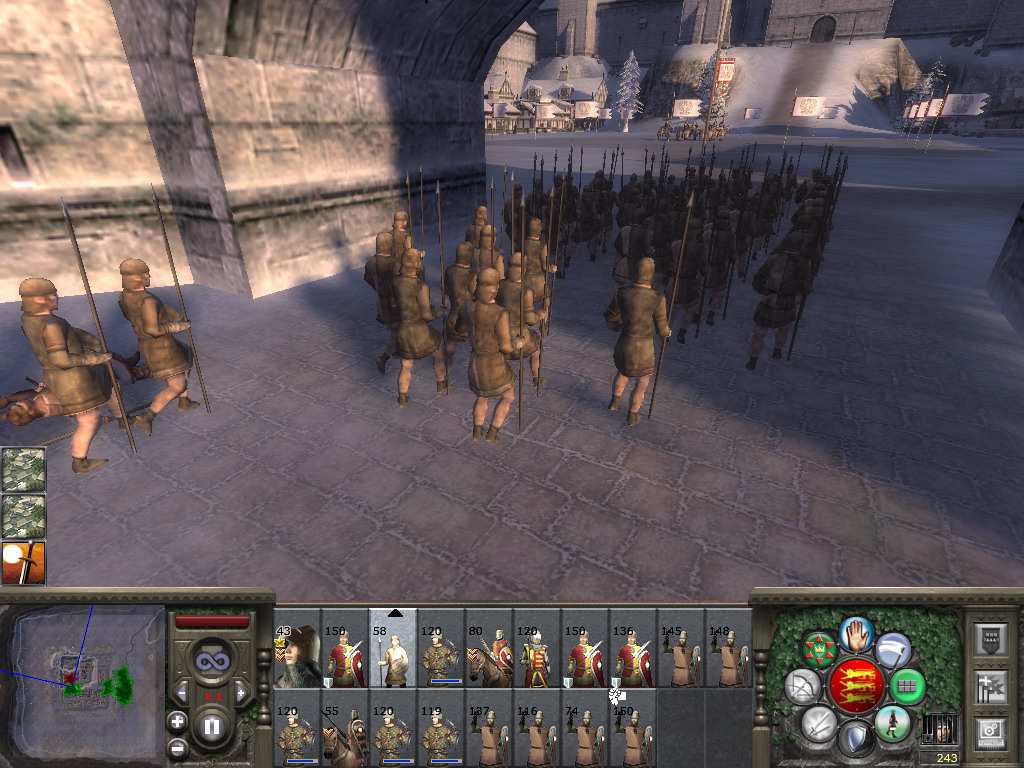Toggle the green formation grid button
The height and width of the screenshot is (768, 1024).
point(908,686)
